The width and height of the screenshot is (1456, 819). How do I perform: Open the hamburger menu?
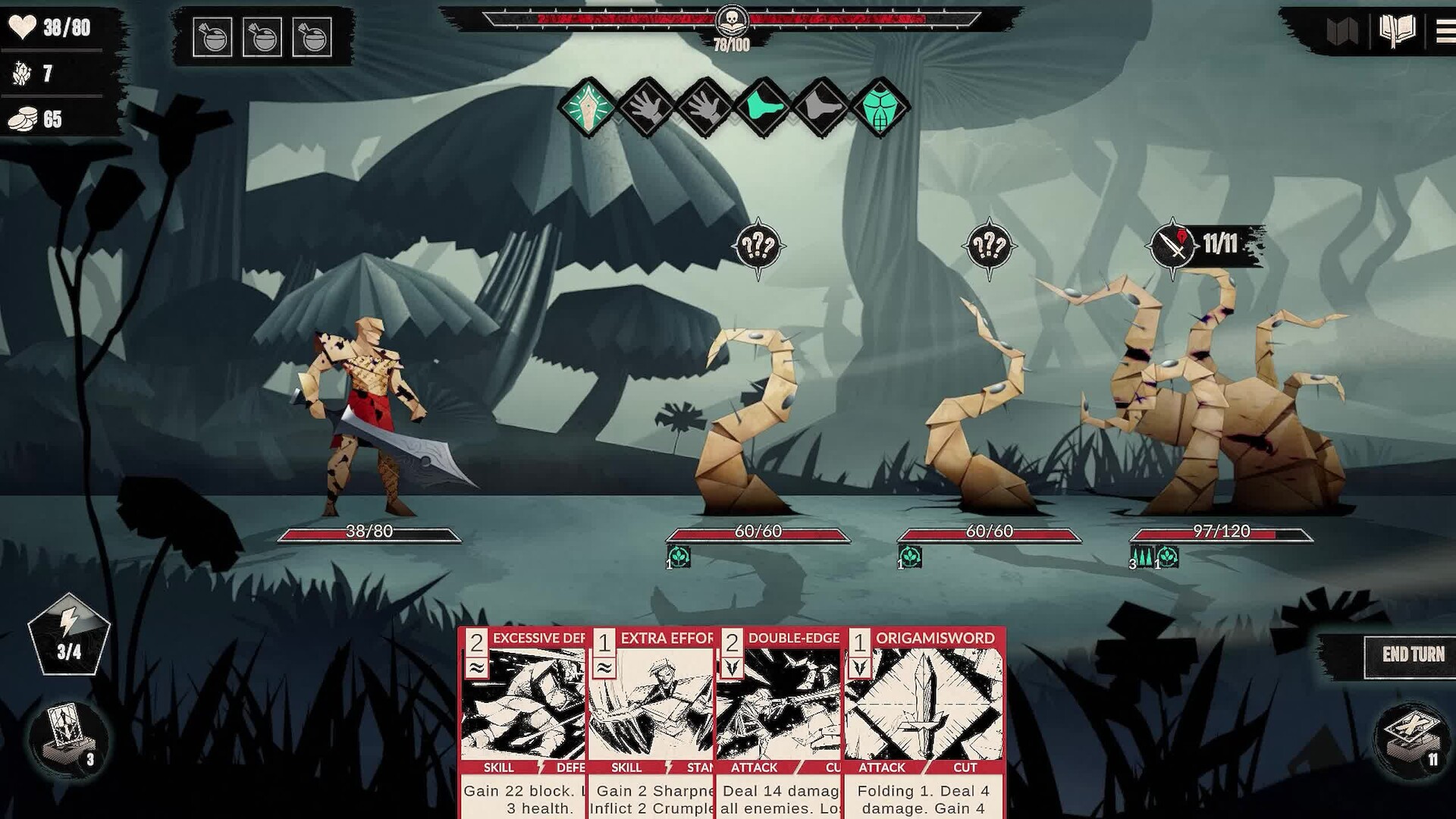pyautogui.click(x=1445, y=32)
